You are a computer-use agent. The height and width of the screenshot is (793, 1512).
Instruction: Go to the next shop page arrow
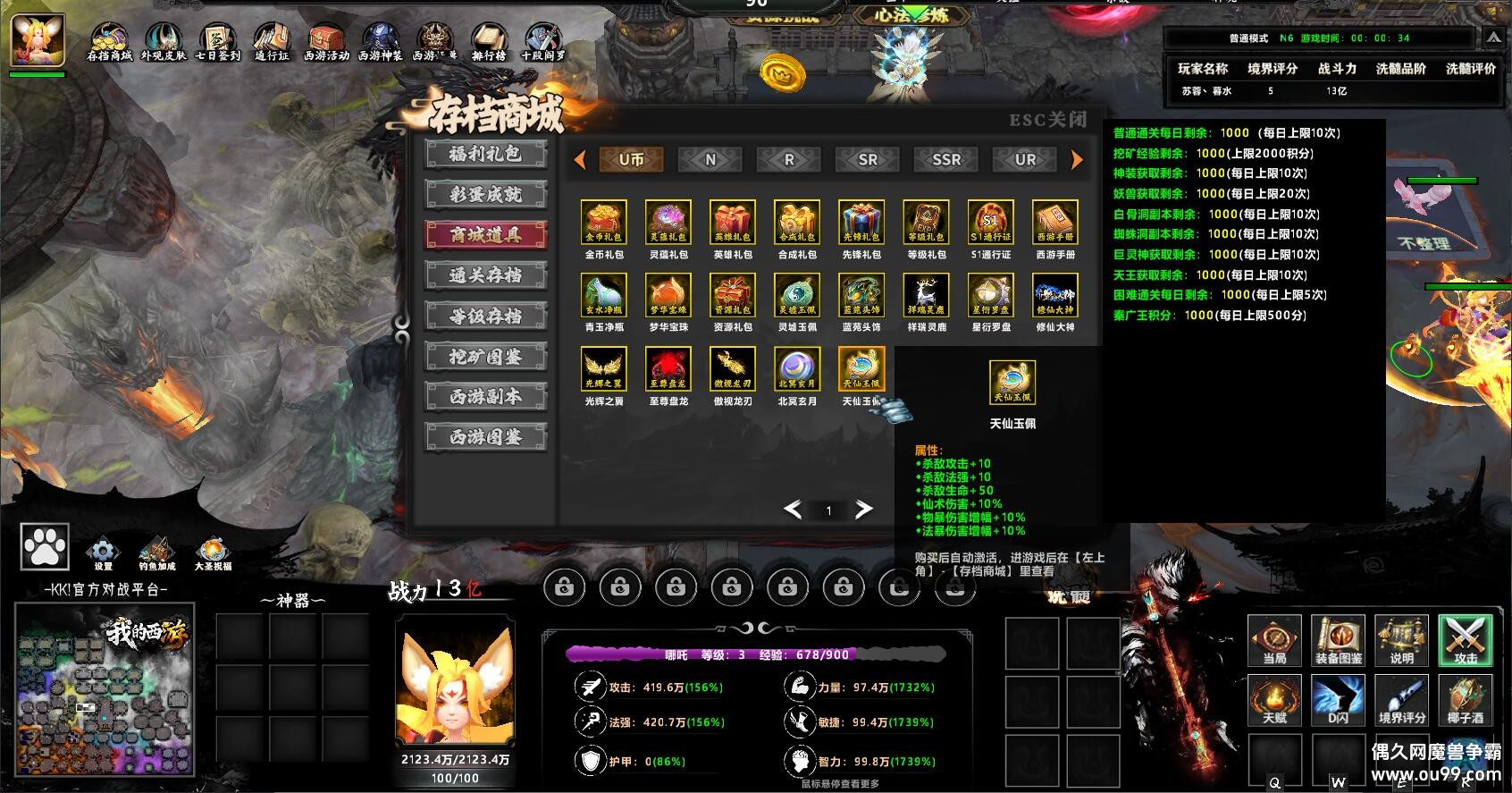pyautogui.click(x=863, y=510)
